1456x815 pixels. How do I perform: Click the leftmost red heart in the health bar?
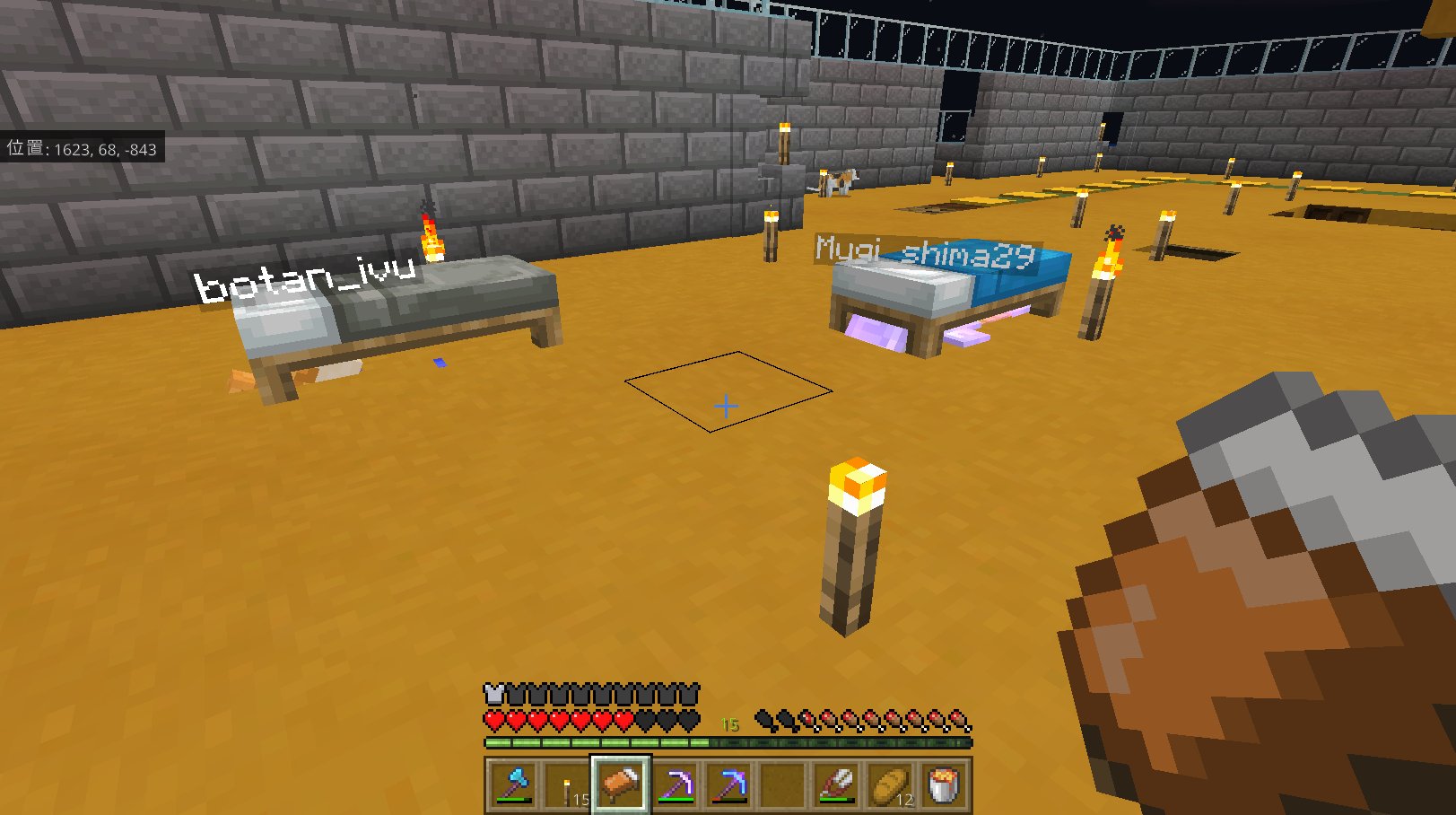coord(493,721)
